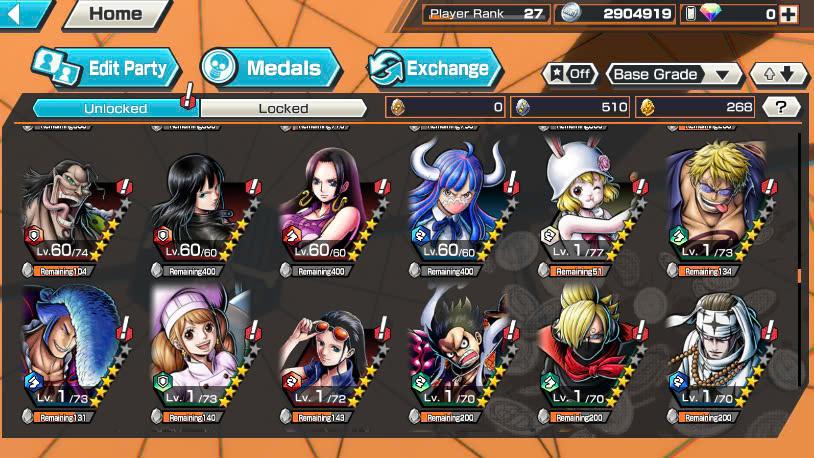Add more rainbow diamonds with plus button
This screenshot has height=458, width=814.
pos(789,14)
